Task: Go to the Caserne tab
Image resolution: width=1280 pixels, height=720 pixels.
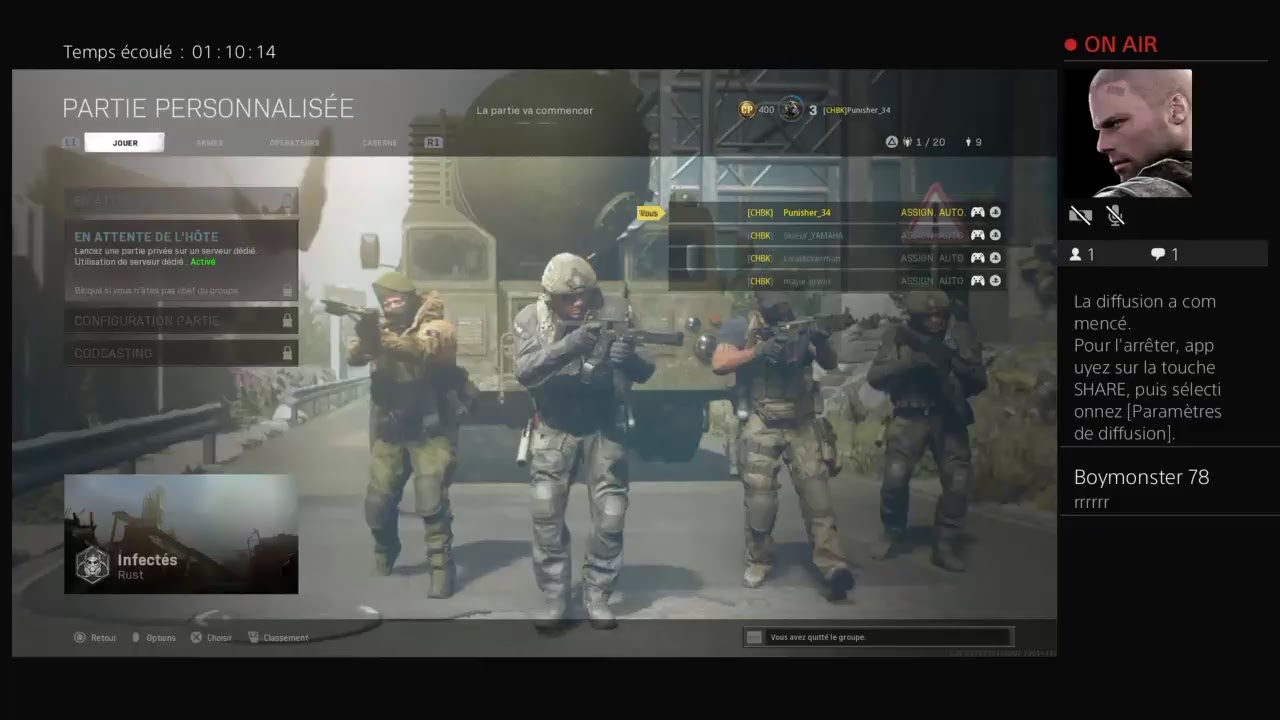Action: coord(379,143)
